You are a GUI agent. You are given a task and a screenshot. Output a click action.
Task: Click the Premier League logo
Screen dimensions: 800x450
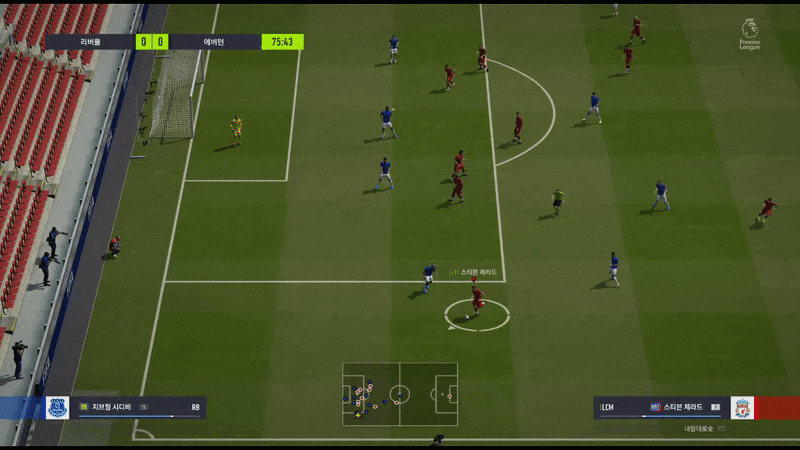(x=749, y=33)
